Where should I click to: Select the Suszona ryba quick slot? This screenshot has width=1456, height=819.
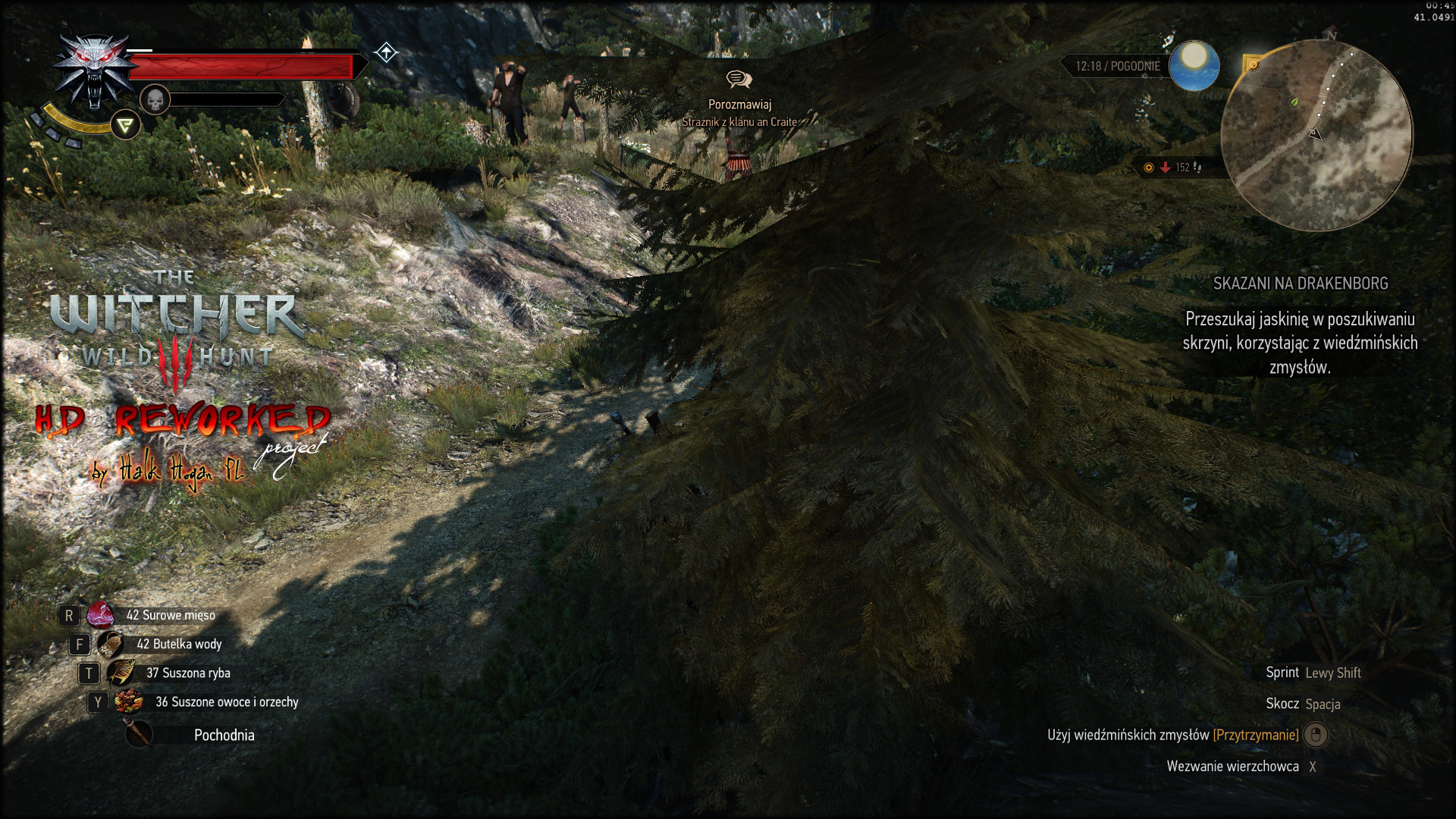click(x=121, y=673)
